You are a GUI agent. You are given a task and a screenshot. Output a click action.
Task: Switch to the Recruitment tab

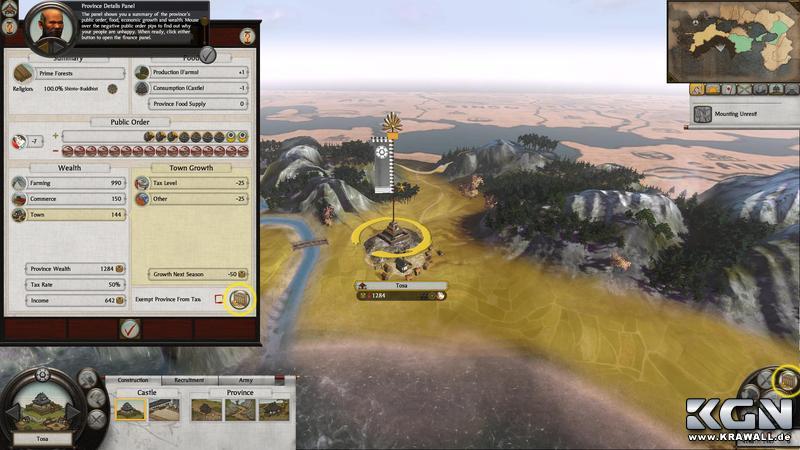189,380
